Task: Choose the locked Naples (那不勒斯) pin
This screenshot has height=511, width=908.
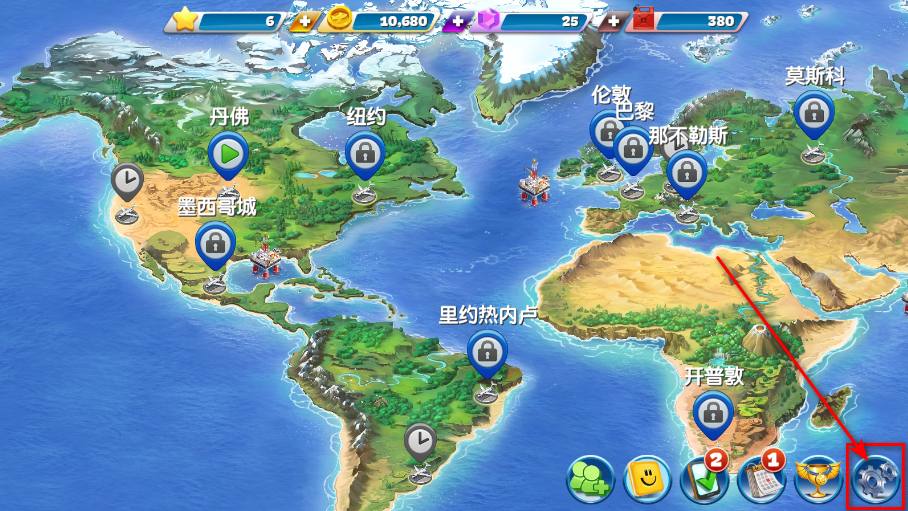Action: point(687,172)
